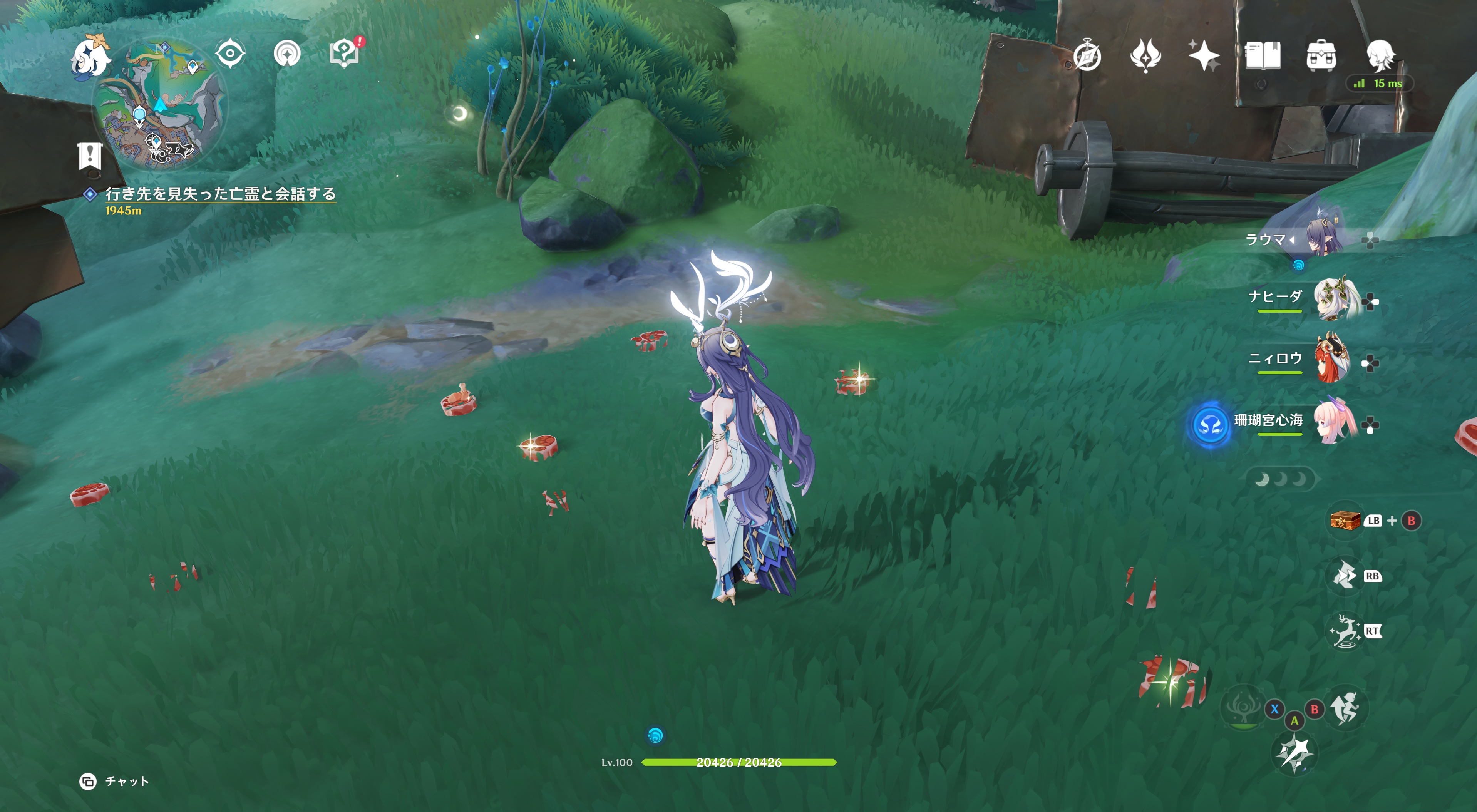Open the Paimon menu icon

pos(90,56)
